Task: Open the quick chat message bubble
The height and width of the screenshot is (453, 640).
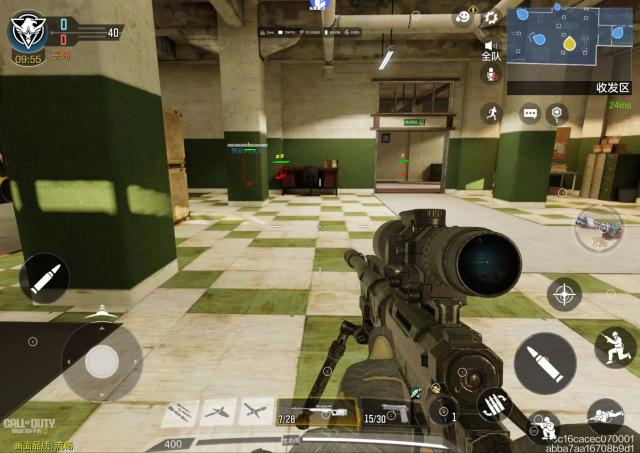Action: 530,114
